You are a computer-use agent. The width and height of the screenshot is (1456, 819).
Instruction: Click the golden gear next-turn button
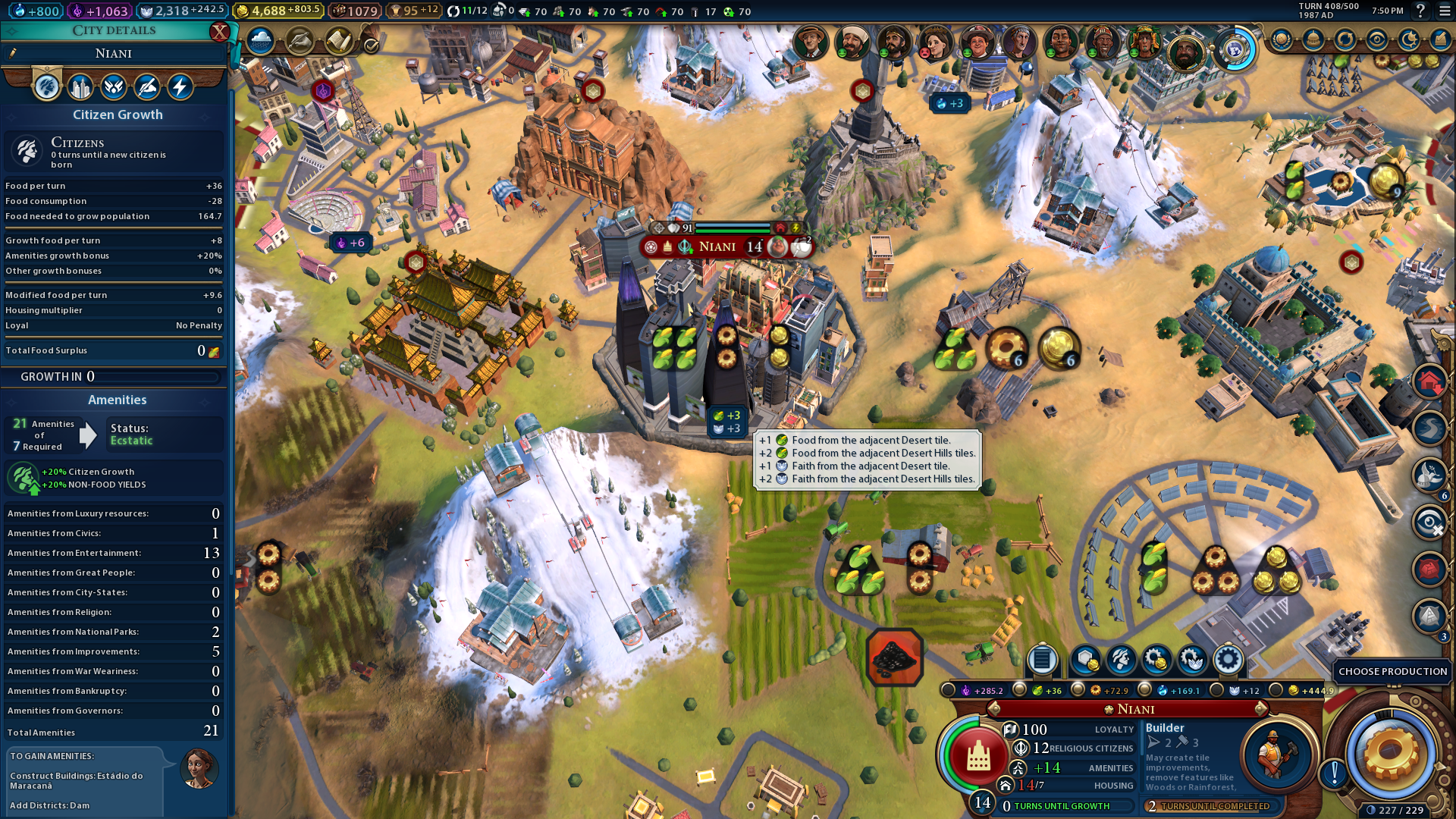point(1390,753)
